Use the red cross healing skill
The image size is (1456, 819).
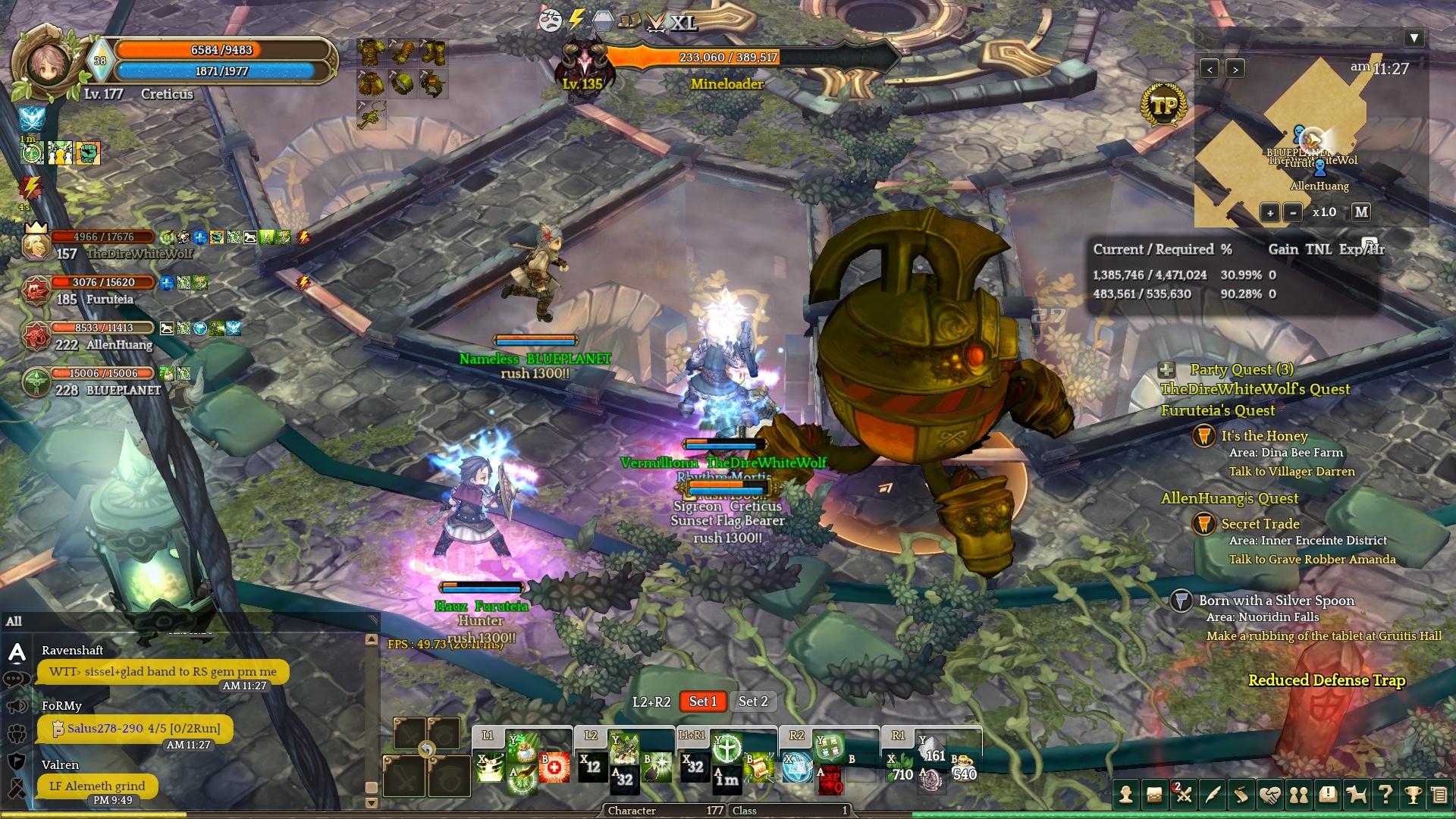click(x=554, y=767)
